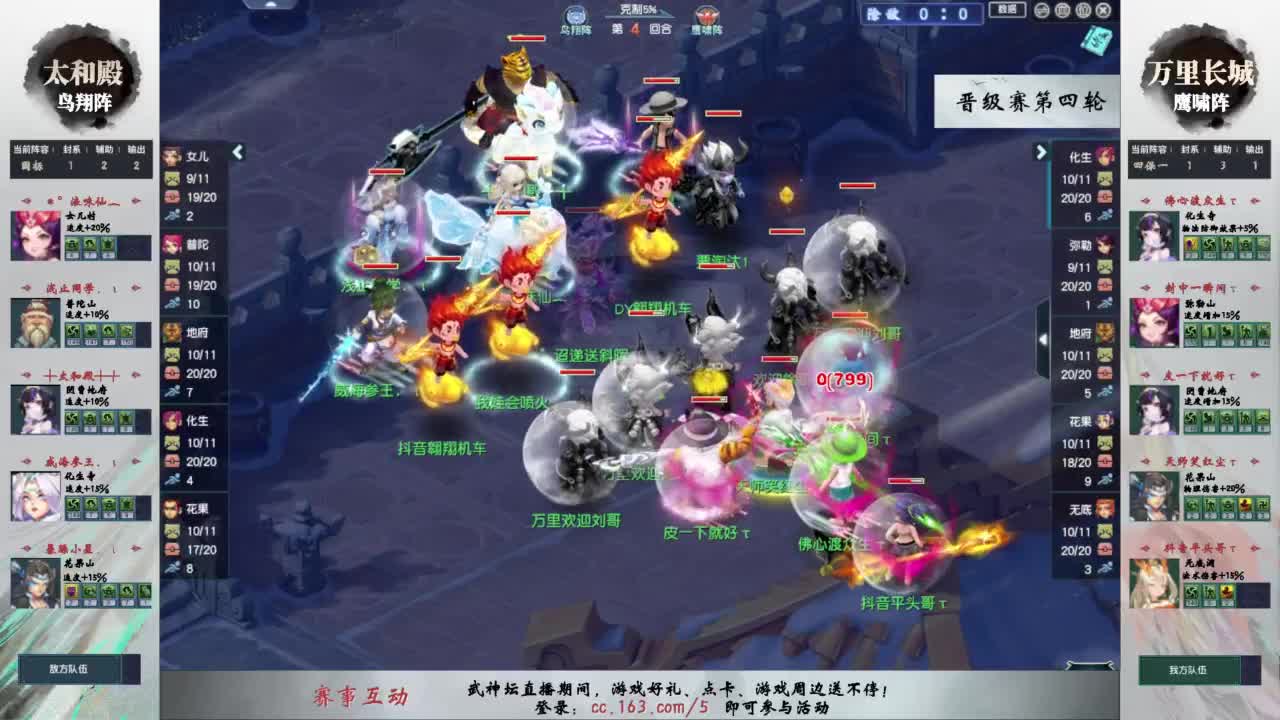The height and width of the screenshot is (720, 1280).
Task: Select the teal skill book item below toolbar
Action: 1096,39
